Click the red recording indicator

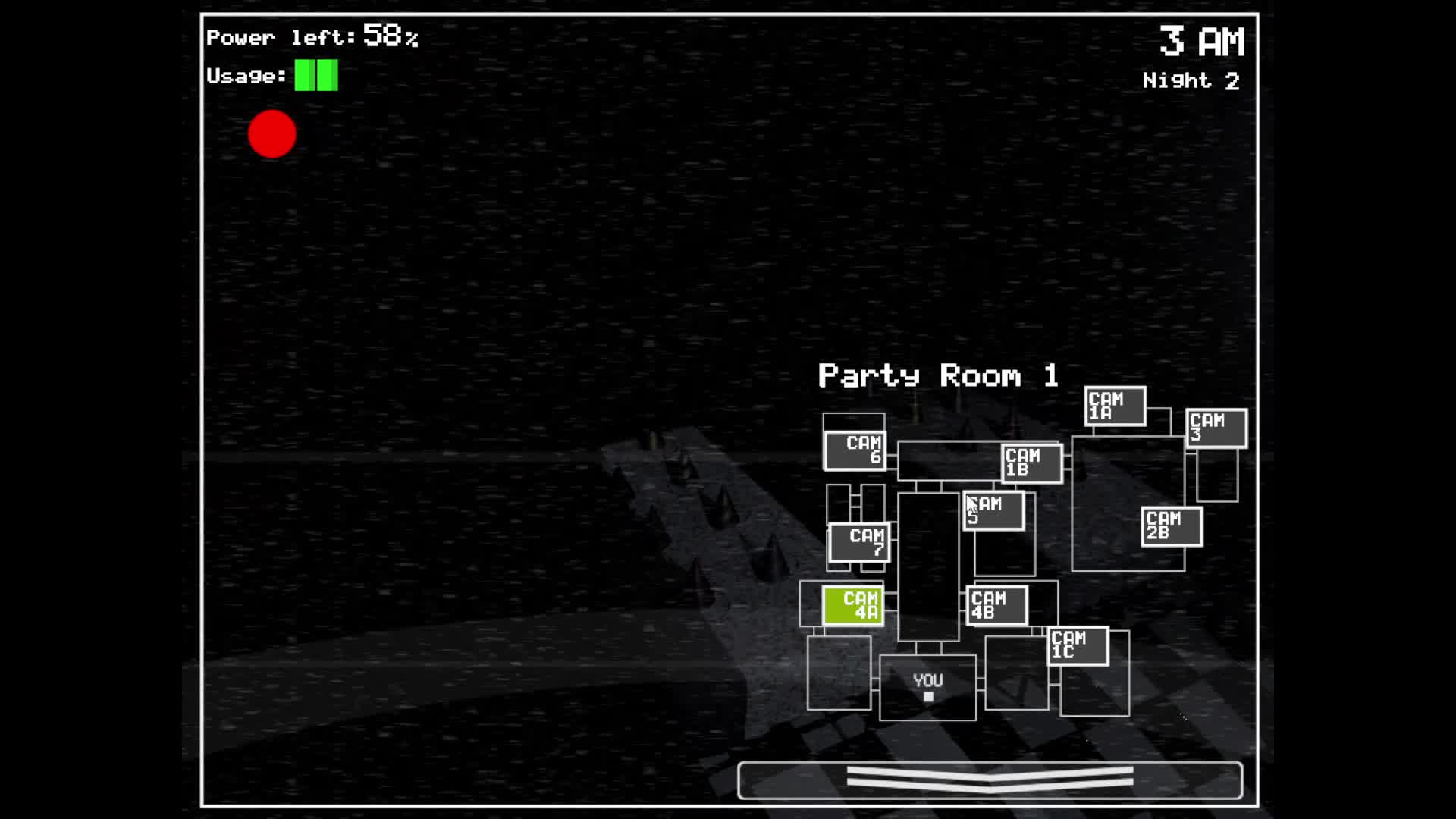coord(271,134)
